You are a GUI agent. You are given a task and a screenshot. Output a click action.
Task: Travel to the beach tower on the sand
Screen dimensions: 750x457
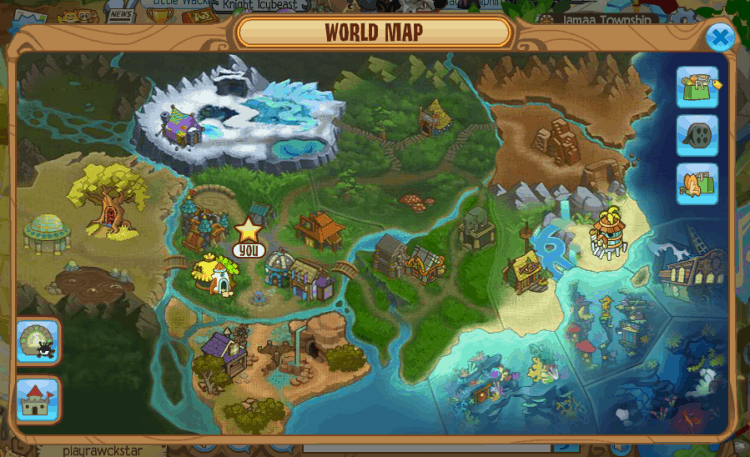[x=609, y=233]
